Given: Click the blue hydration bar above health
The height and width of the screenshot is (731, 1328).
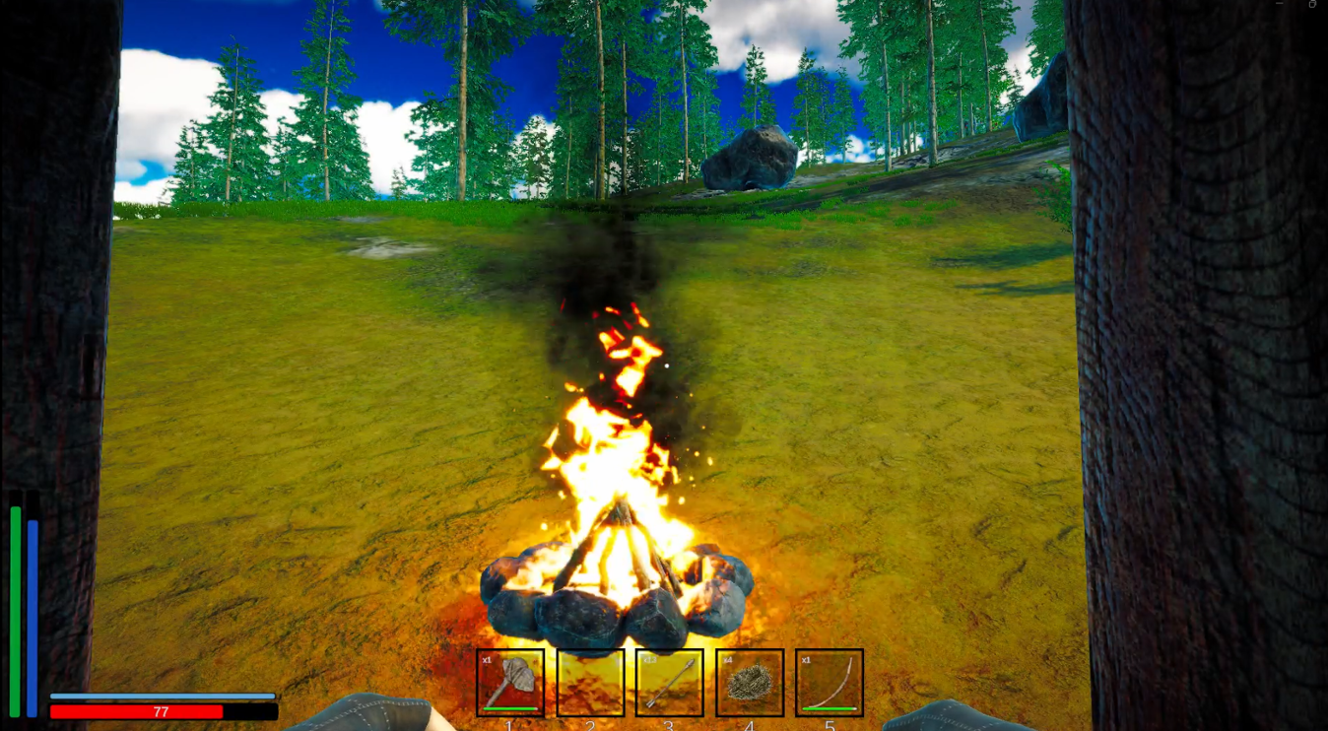Looking at the screenshot, I should tap(163, 696).
